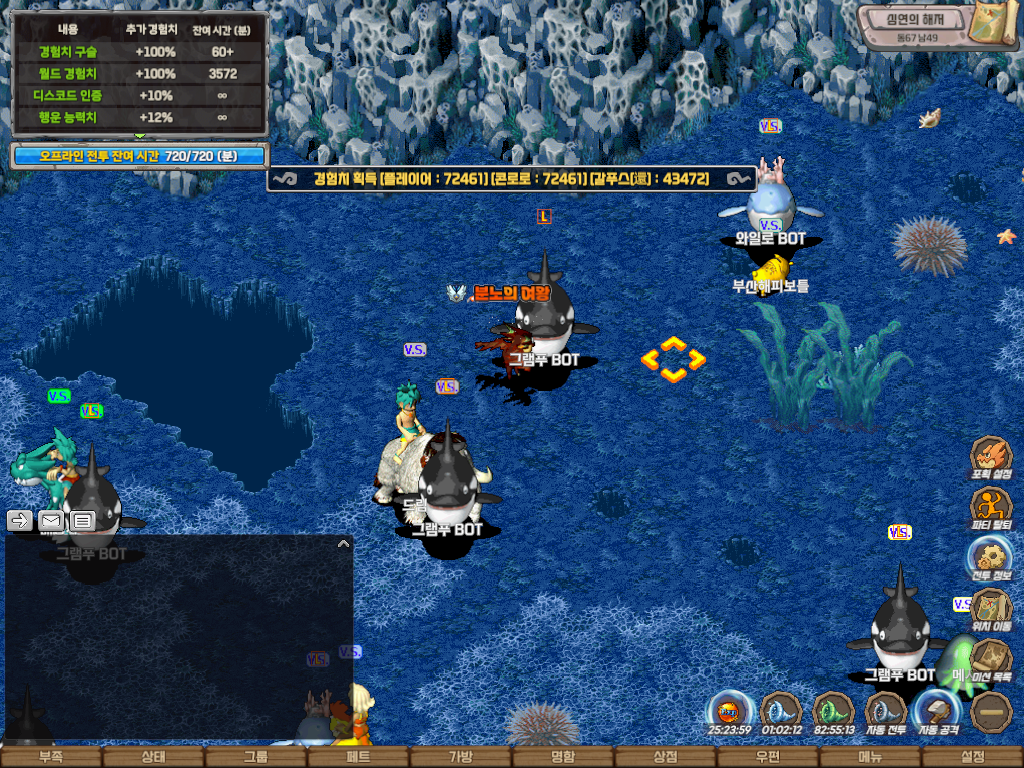Click the 파티 탈퇴 leave party icon

tap(991, 506)
